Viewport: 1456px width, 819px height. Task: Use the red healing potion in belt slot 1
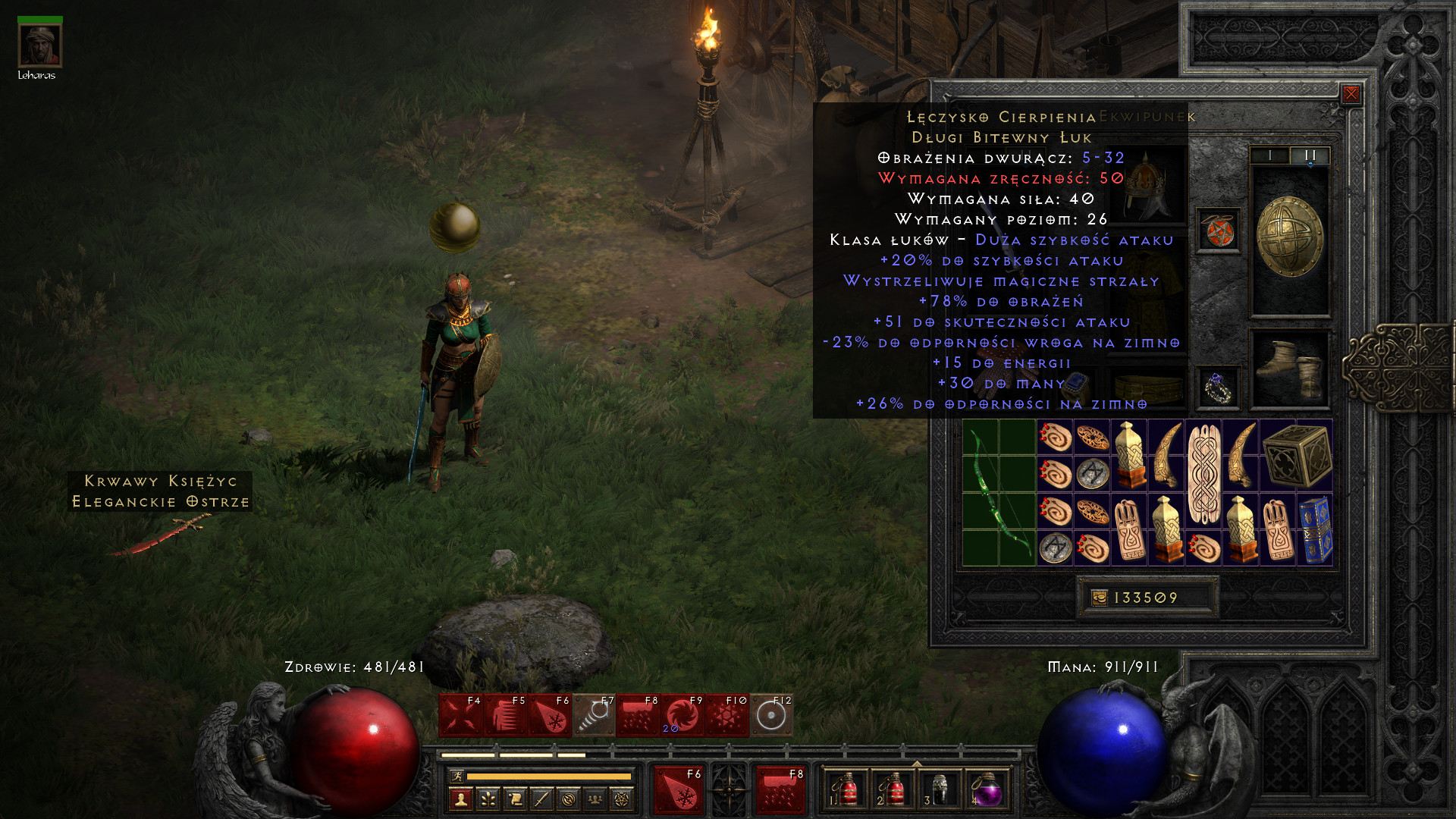(x=845, y=790)
